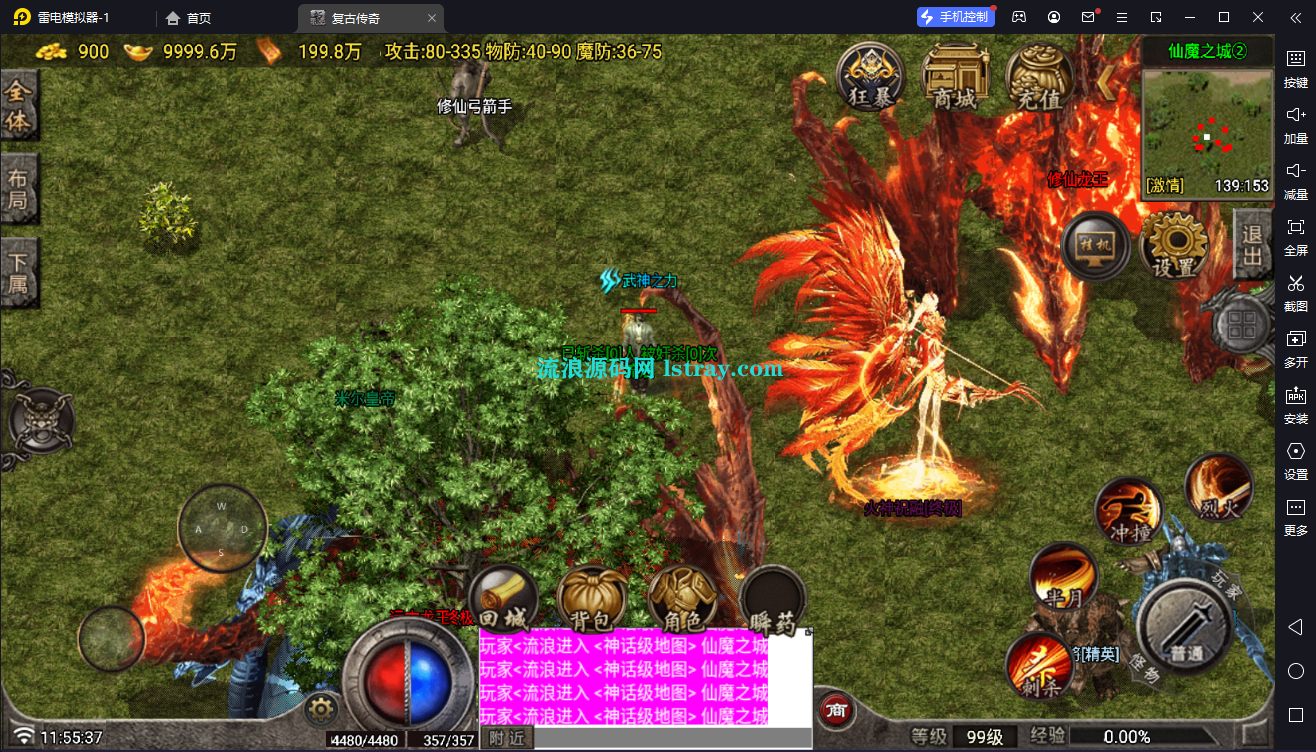Open the 商城 shop
Viewport: 1316px width, 752px height.
(x=955, y=76)
